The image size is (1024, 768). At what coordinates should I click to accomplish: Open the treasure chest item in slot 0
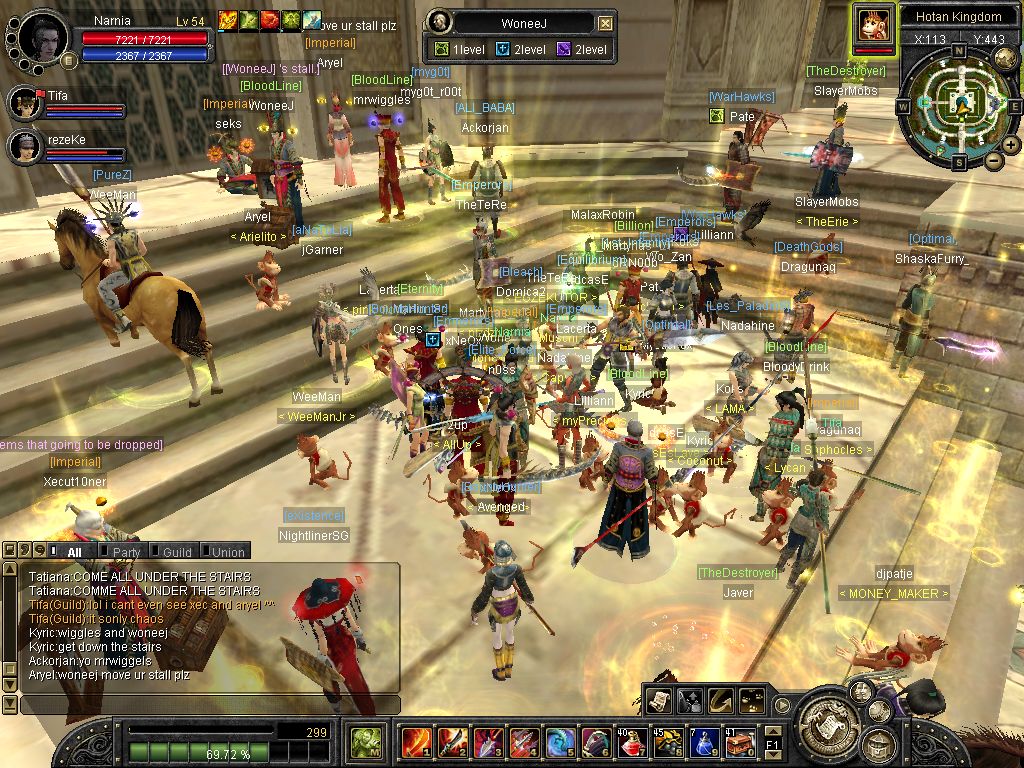coord(739,742)
